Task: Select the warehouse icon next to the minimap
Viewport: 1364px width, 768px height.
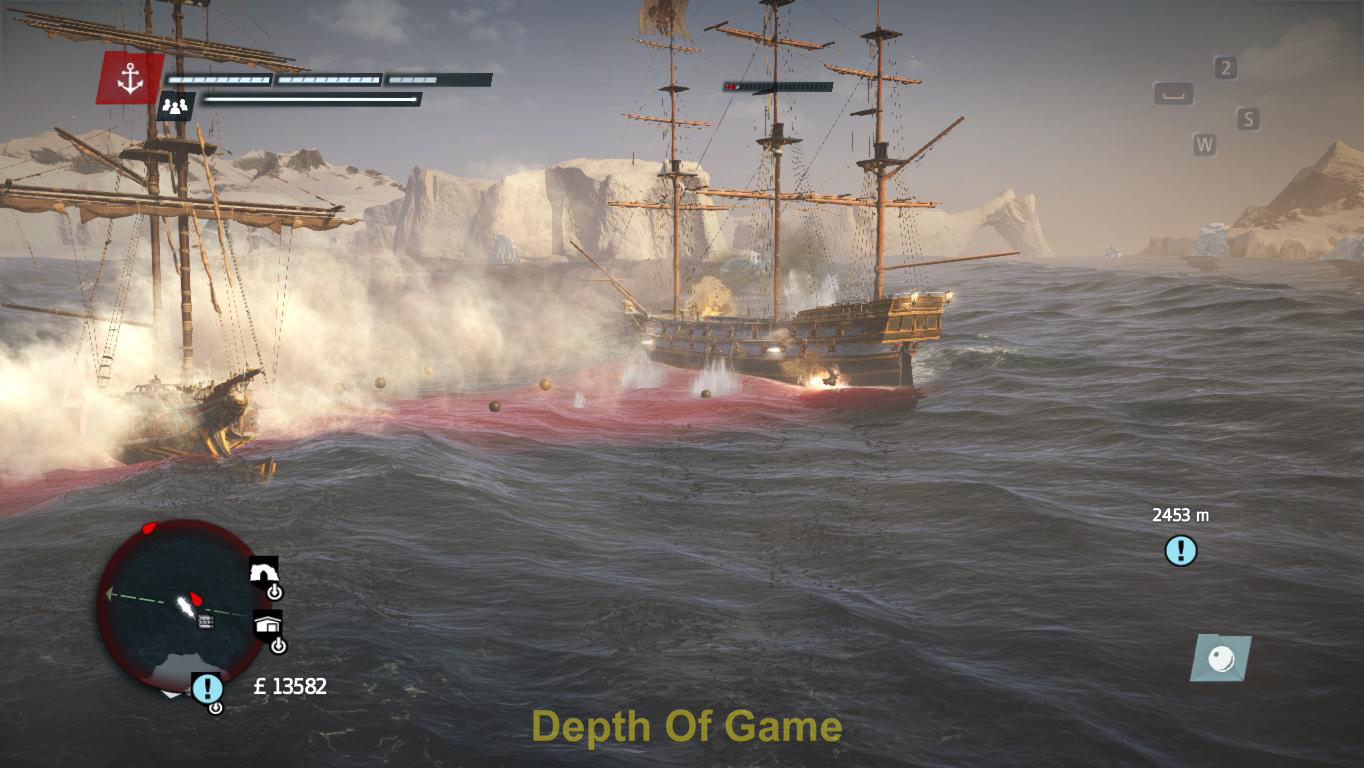Action: (x=266, y=624)
